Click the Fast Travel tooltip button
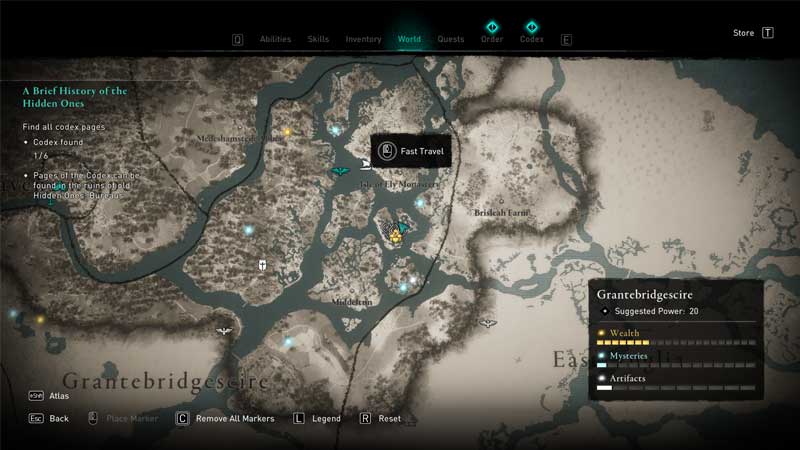 [411, 152]
